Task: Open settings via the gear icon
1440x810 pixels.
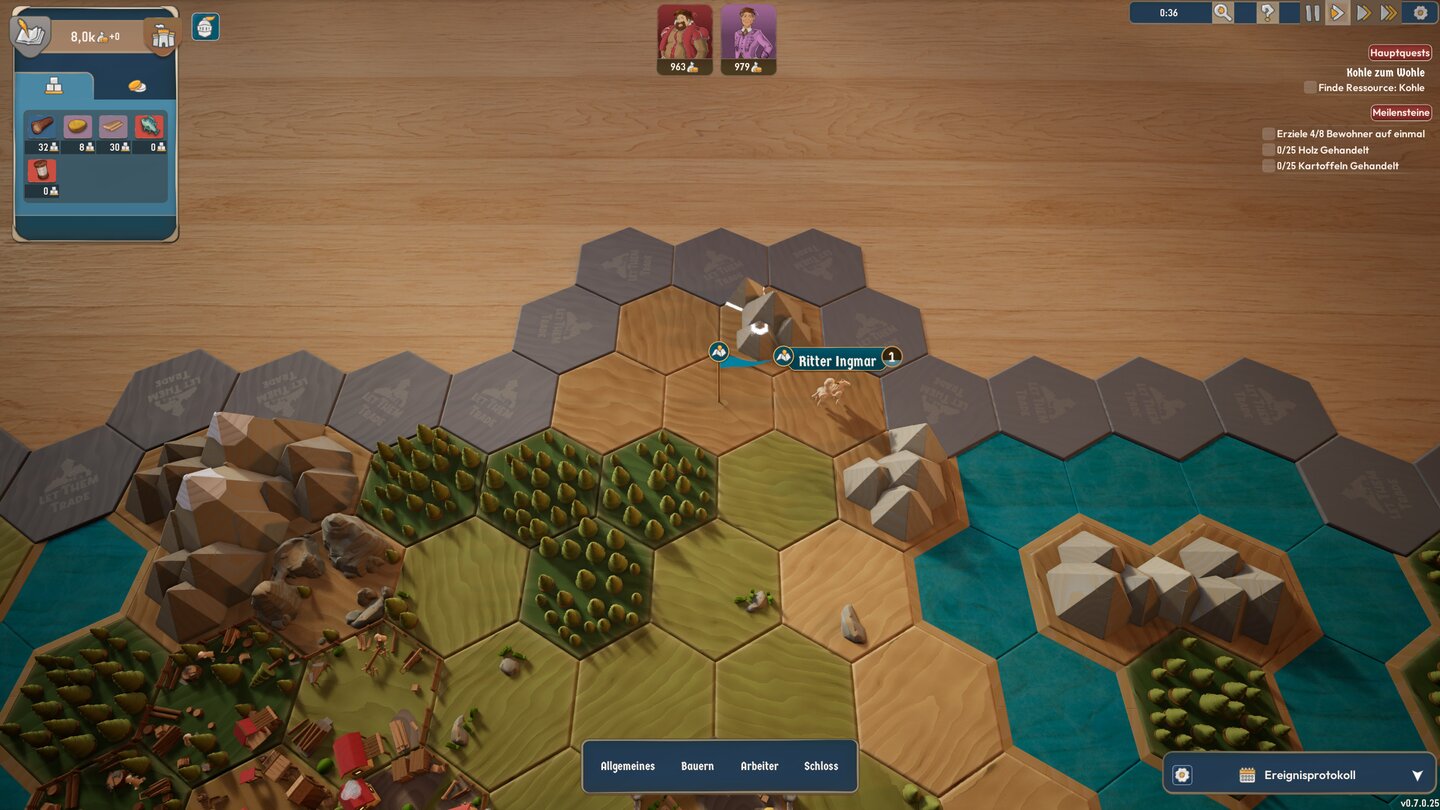Action: point(1420,13)
